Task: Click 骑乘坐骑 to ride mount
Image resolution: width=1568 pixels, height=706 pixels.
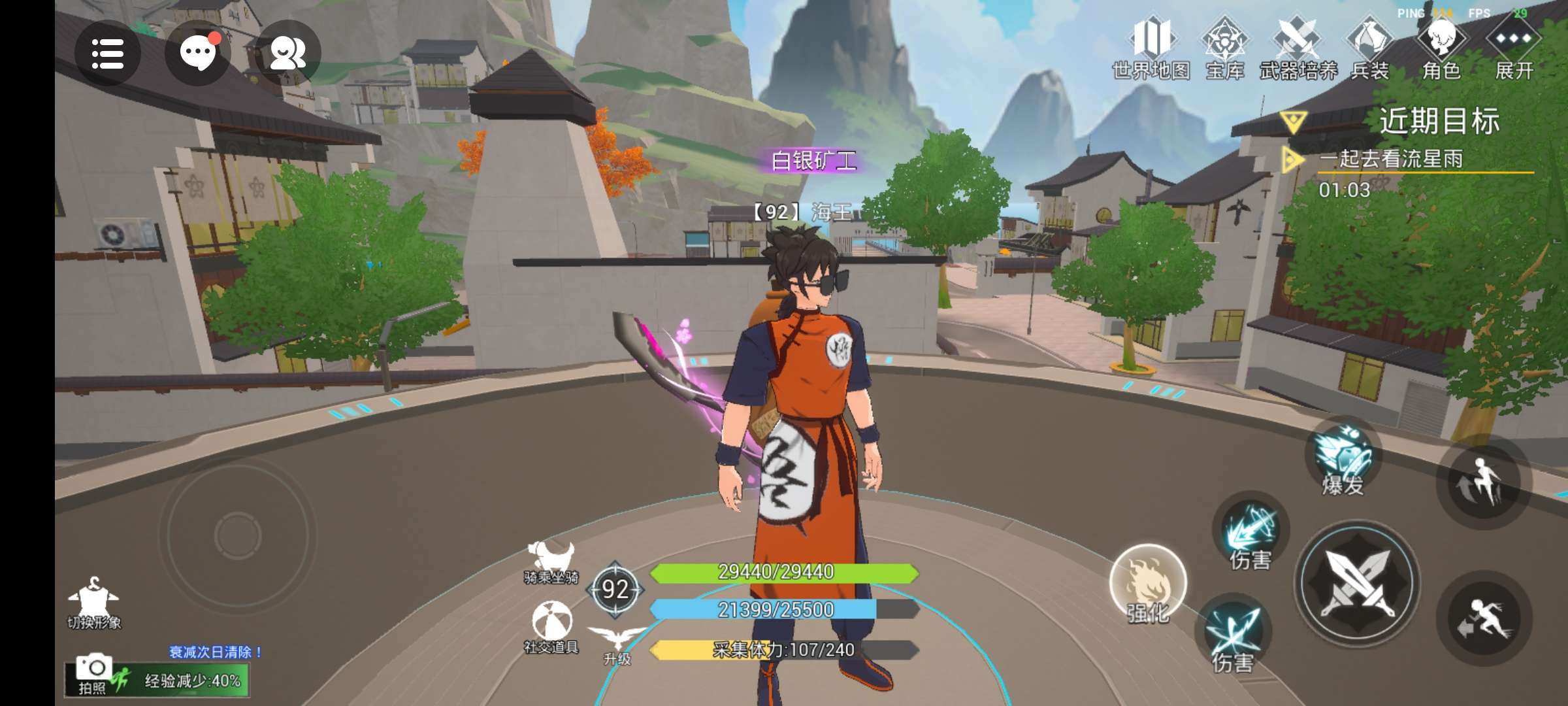Action: 551,561
